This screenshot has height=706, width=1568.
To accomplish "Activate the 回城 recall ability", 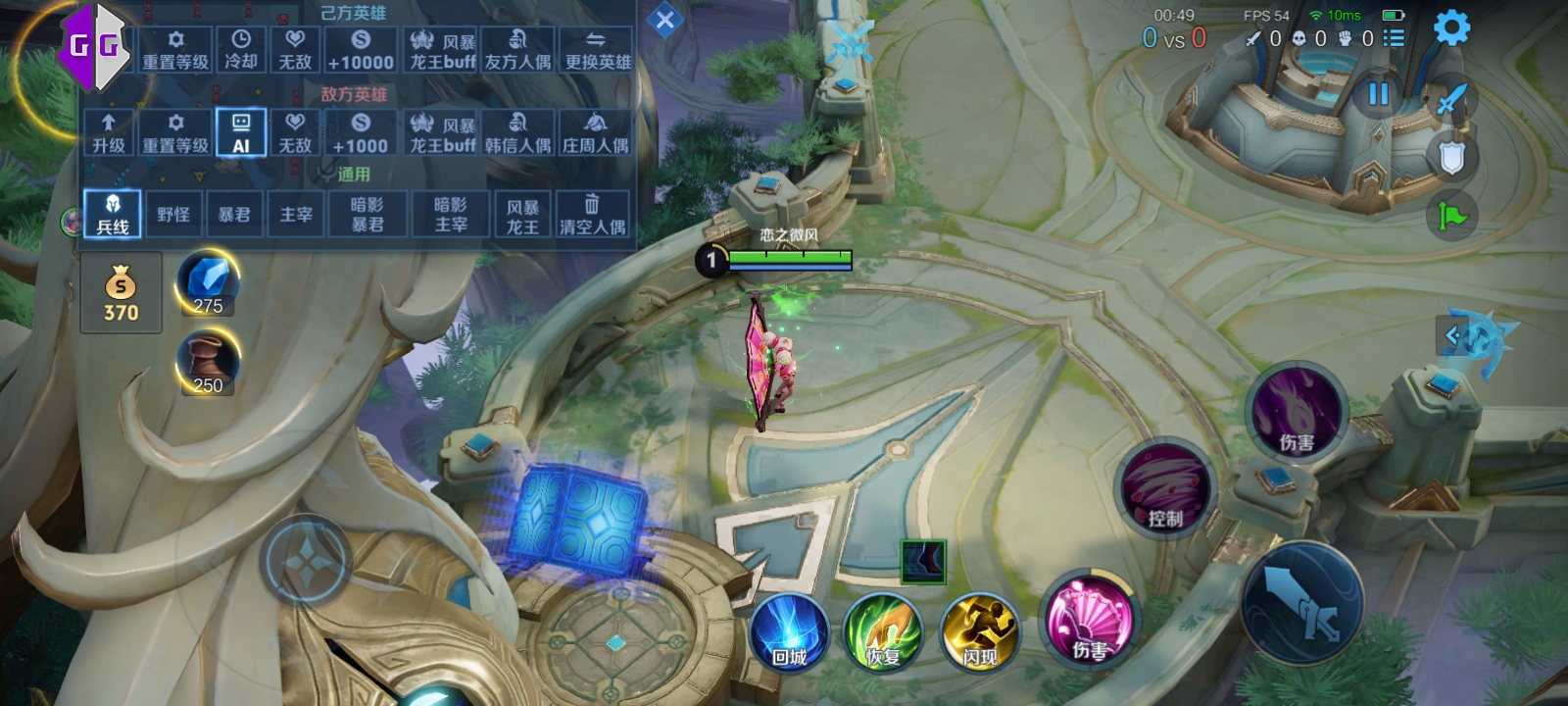I will click(x=789, y=632).
